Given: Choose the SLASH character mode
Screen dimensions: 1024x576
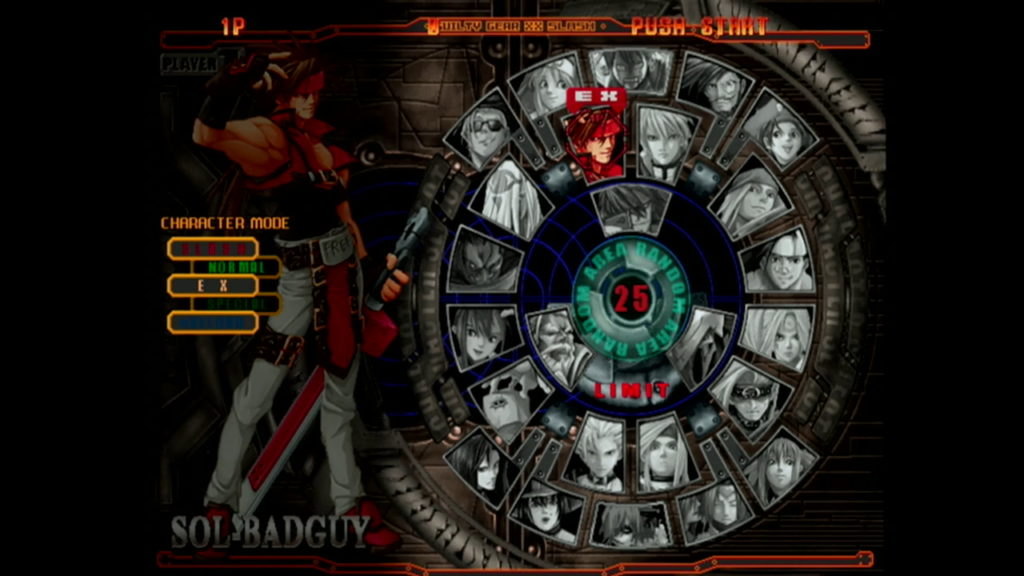Looking at the screenshot, I should 212,247.
